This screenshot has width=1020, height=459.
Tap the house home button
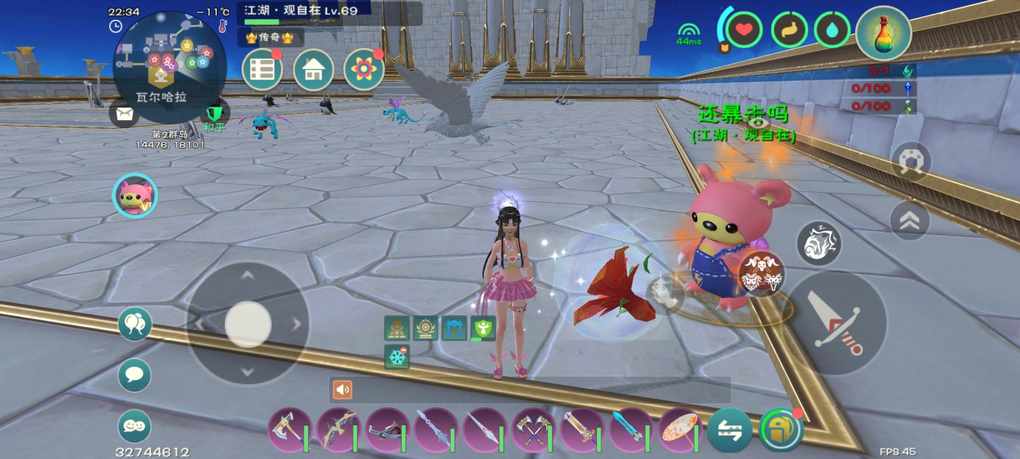pos(313,70)
